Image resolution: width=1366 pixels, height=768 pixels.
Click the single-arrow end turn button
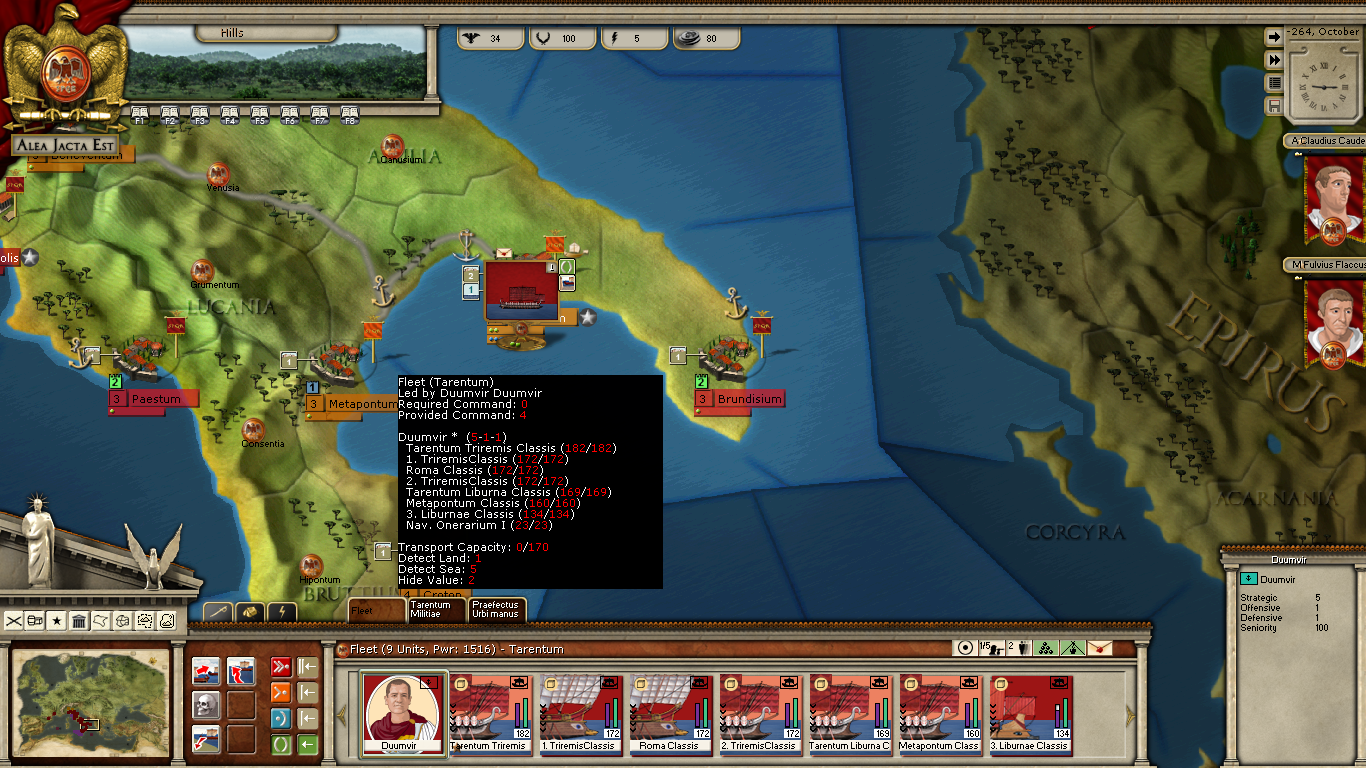(x=1274, y=37)
